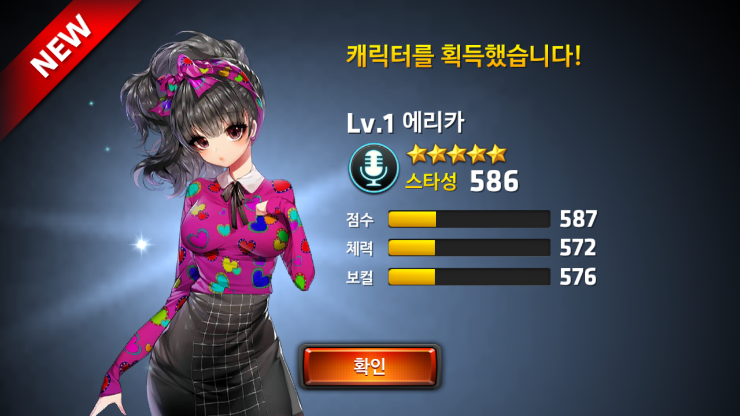Image resolution: width=740 pixels, height=416 pixels.
Task: Tap the microphone vocal-type icon
Action: pos(373,168)
